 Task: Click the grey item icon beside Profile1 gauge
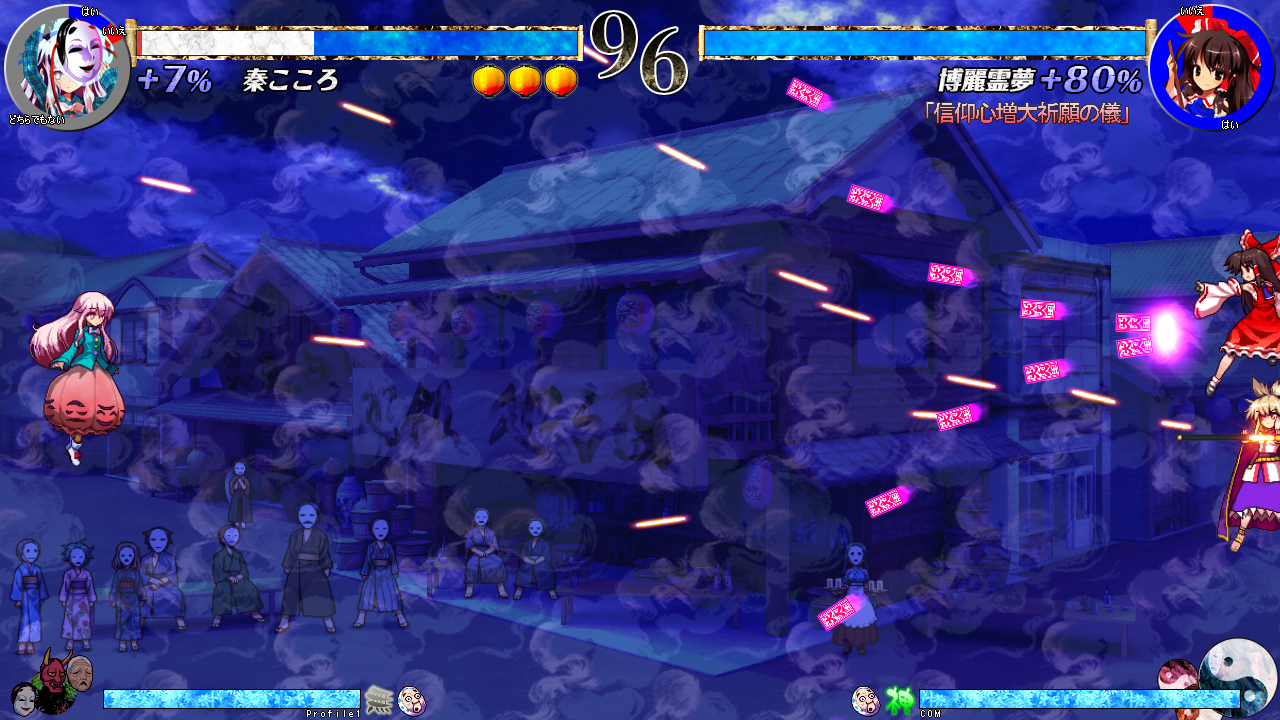click(379, 700)
